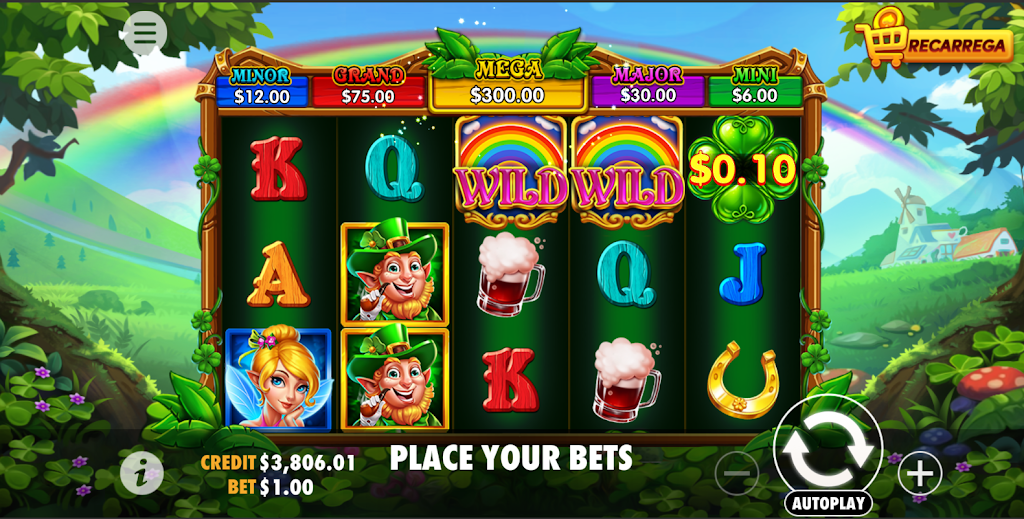Activate the Autoplay button
Image resolution: width=1024 pixels, height=519 pixels.
828,502
